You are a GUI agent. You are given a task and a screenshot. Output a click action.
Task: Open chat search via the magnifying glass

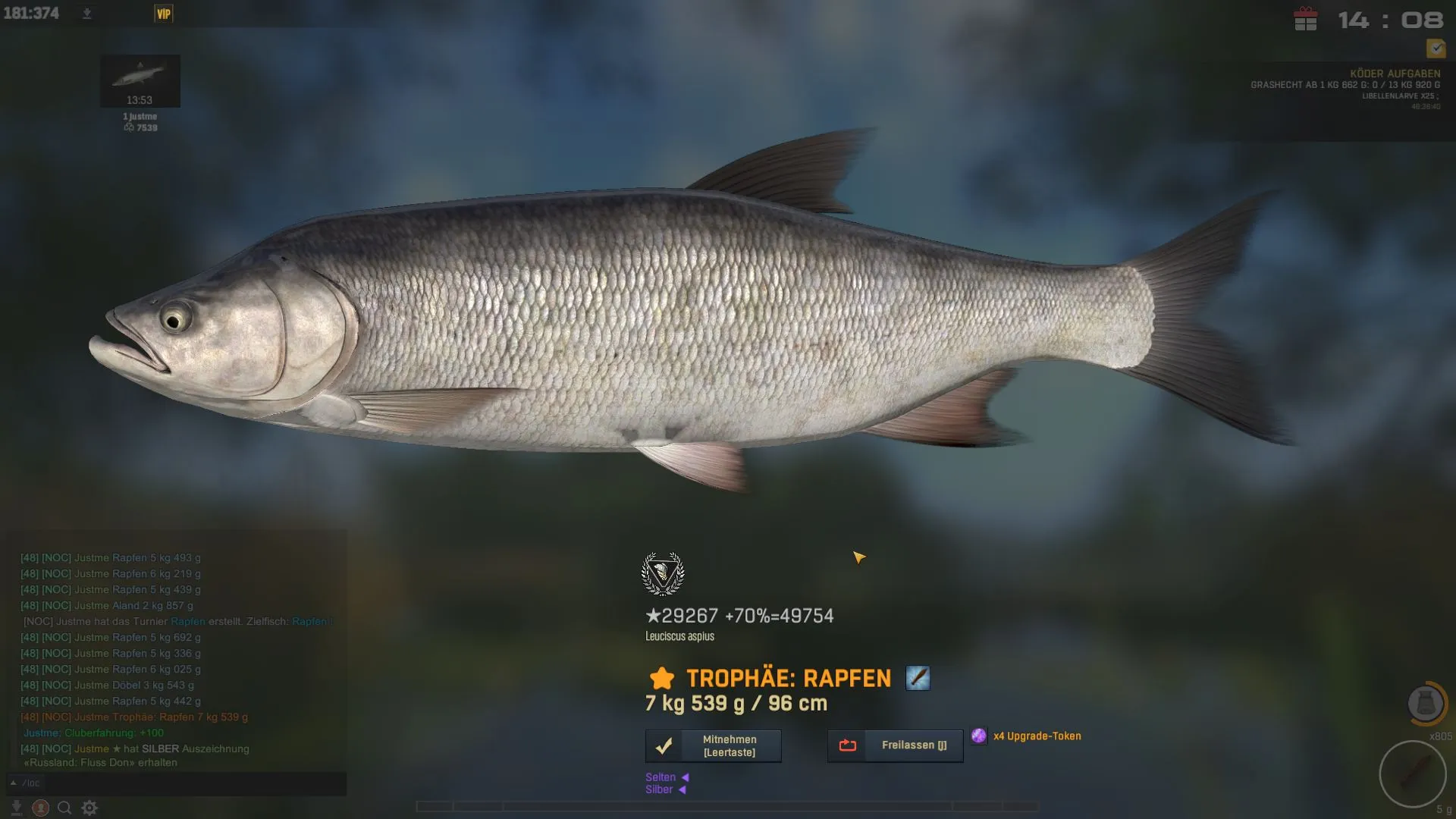point(64,808)
